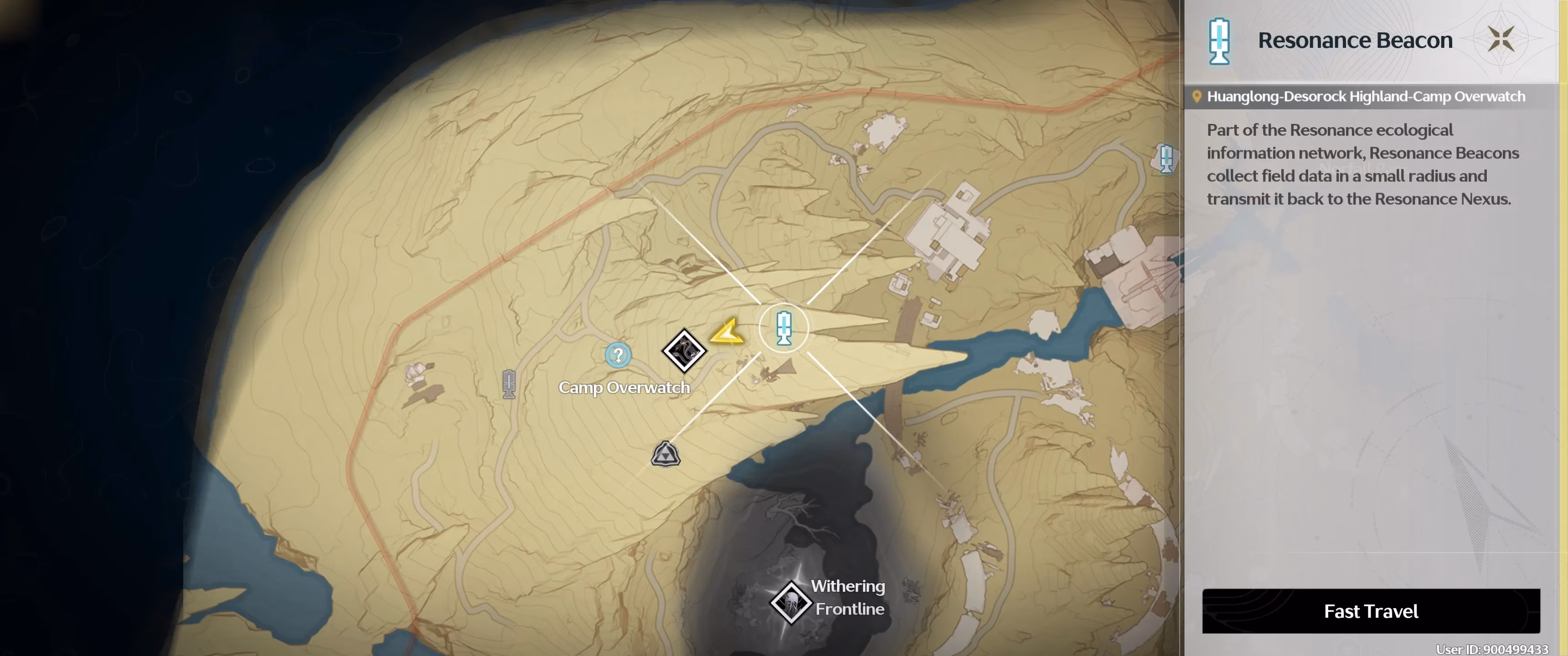1568x656 pixels.
Task: Close the Resonance Beacon info panel
Action: 1501,40
